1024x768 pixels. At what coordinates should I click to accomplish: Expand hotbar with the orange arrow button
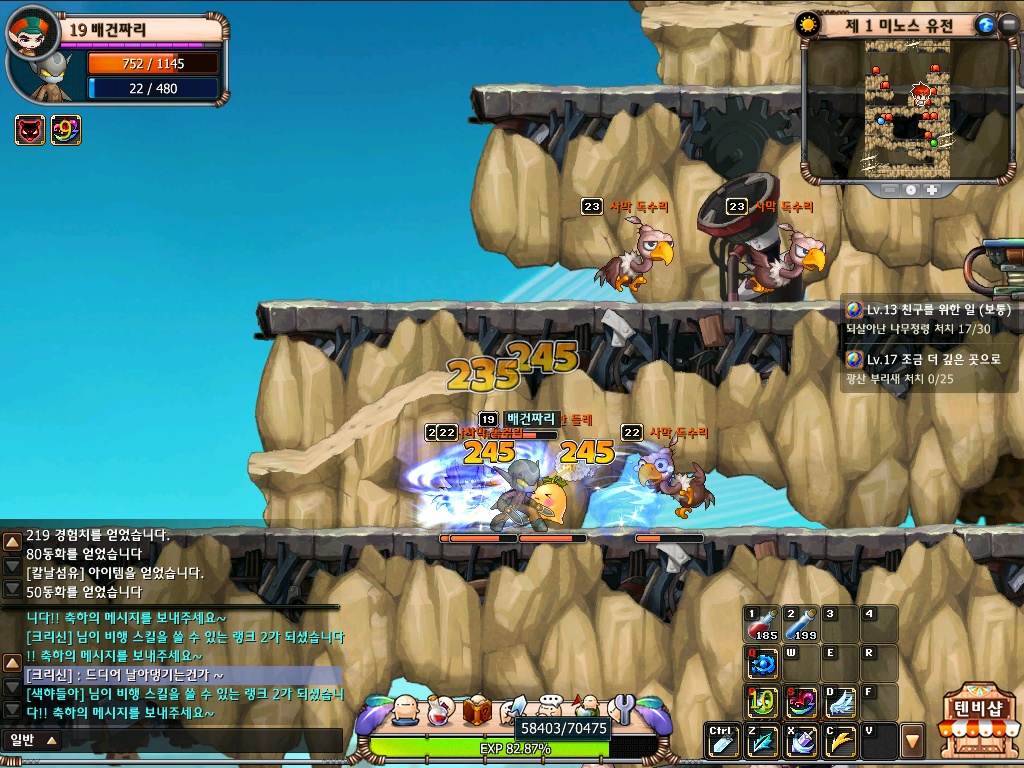[912, 741]
